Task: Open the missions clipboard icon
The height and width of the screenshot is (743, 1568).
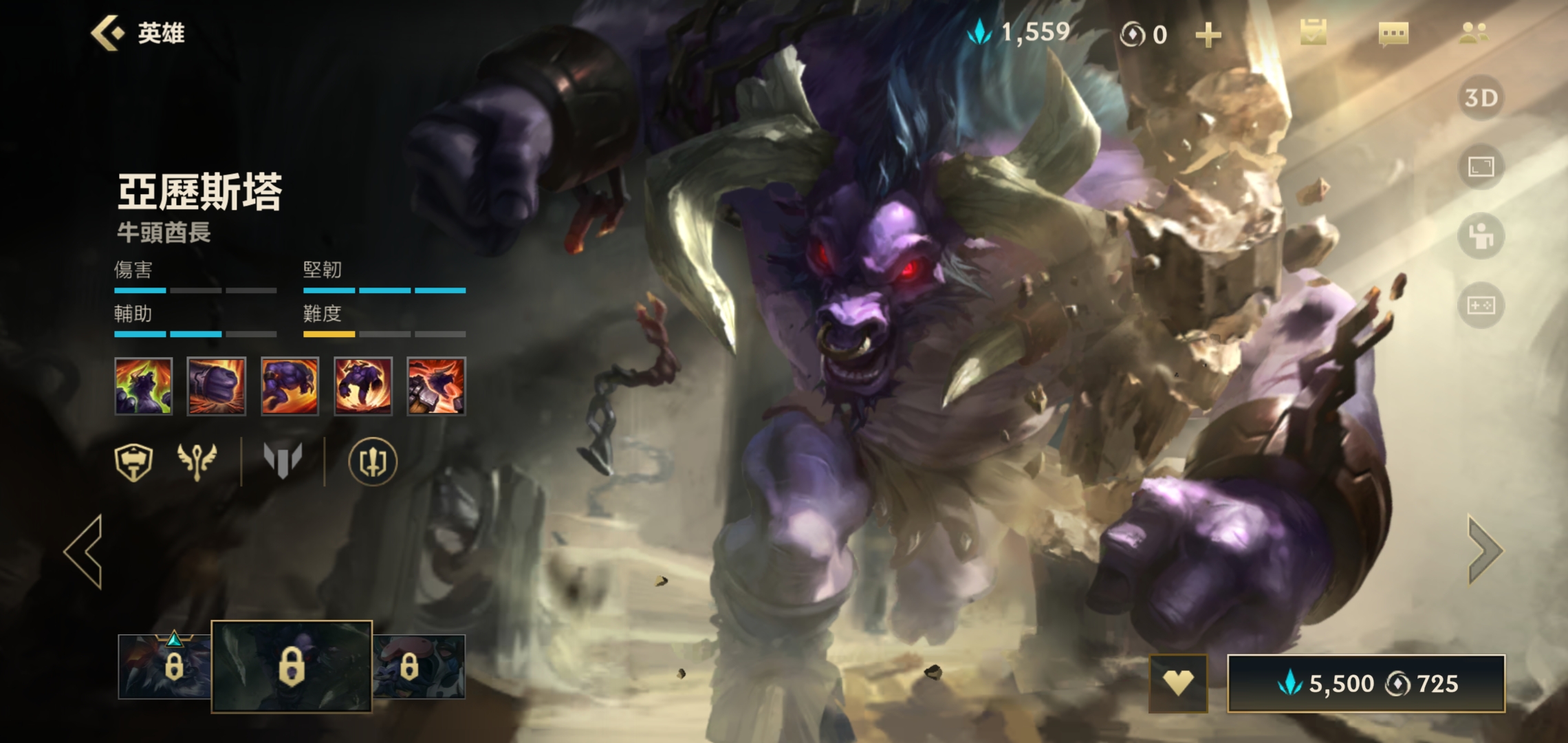Action: point(1313,33)
